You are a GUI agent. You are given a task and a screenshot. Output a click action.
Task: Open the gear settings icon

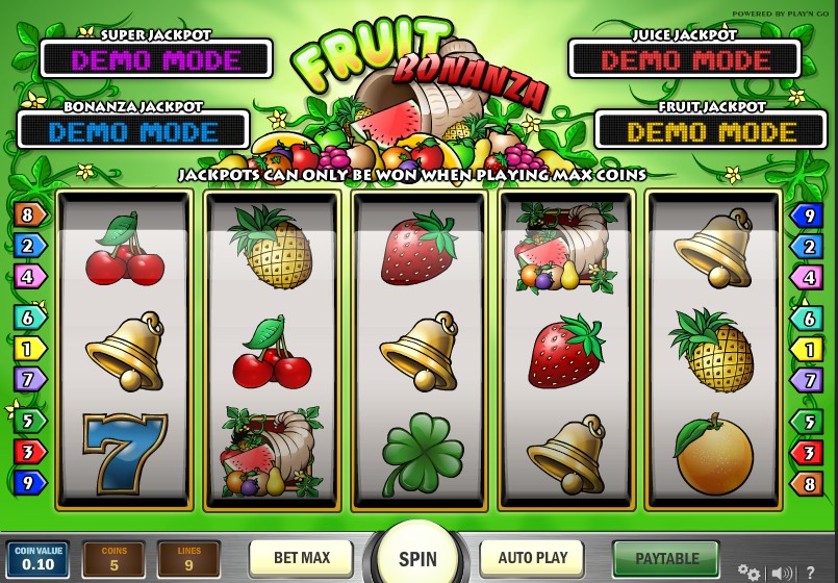click(x=748, y=573)
